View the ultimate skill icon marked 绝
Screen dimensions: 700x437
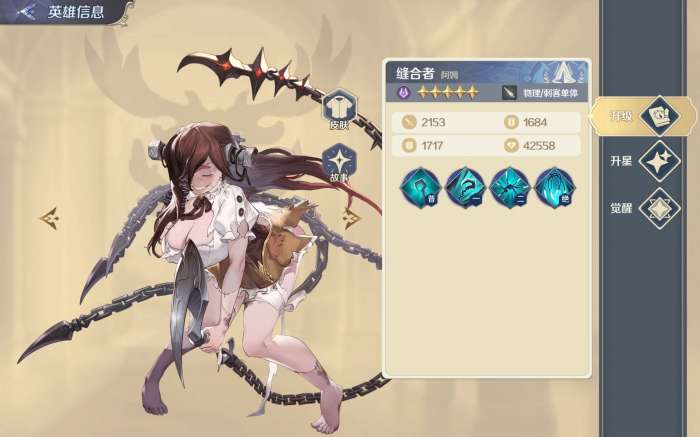pyautogui.click(x=553, y=186)
